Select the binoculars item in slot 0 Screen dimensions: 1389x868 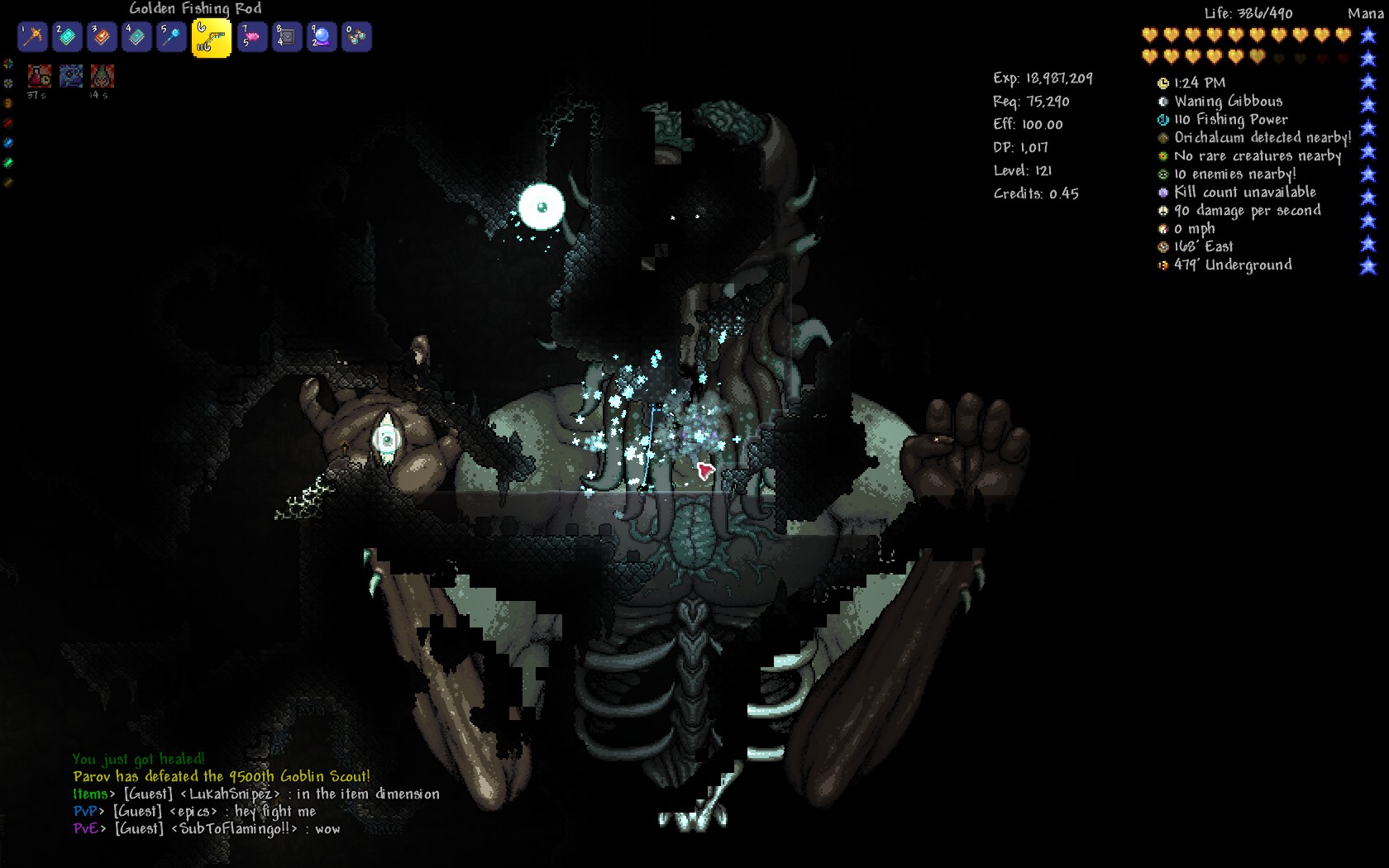(x=356, y=36)
